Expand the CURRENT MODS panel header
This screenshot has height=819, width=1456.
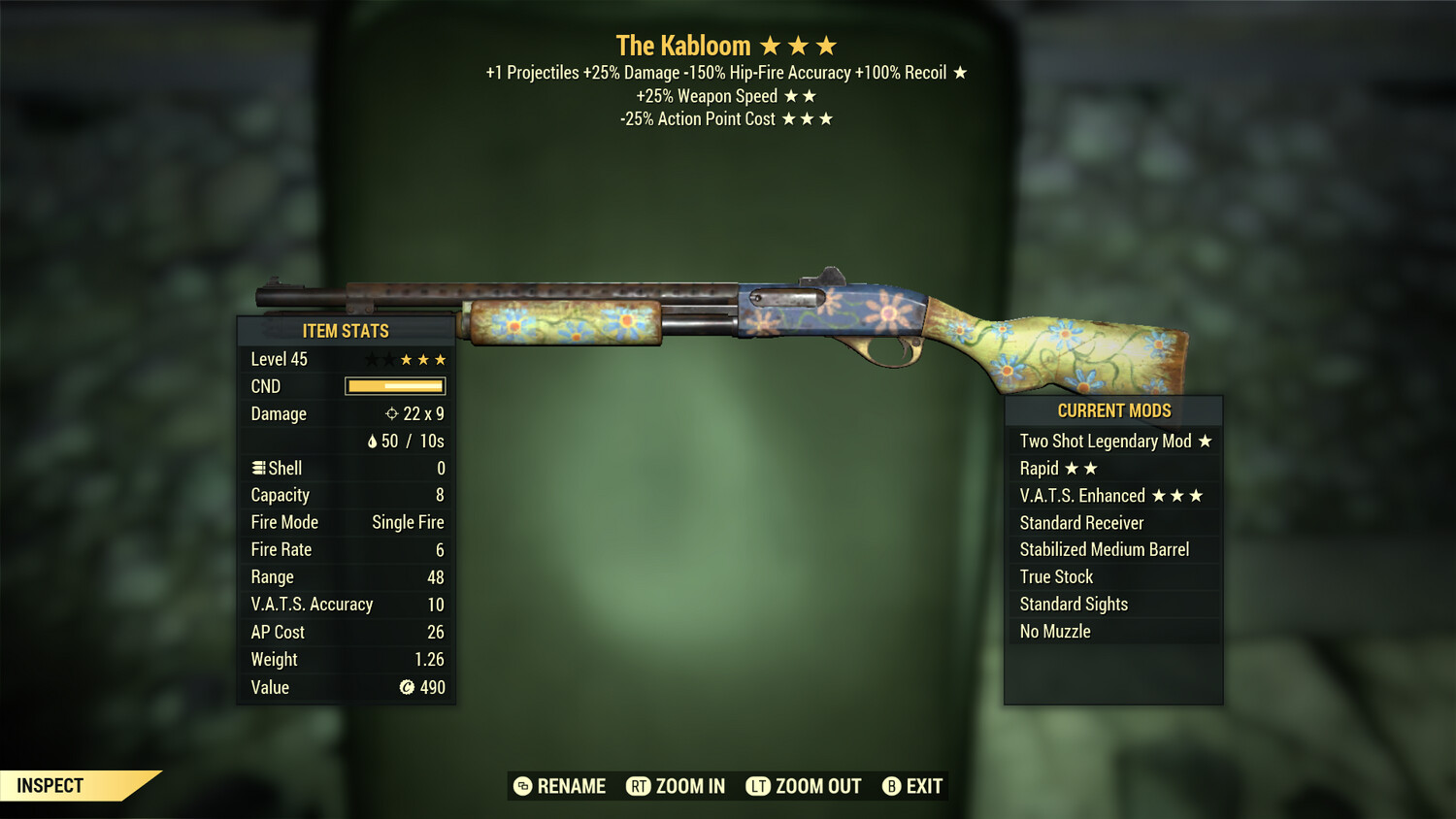pos(1112,410)
